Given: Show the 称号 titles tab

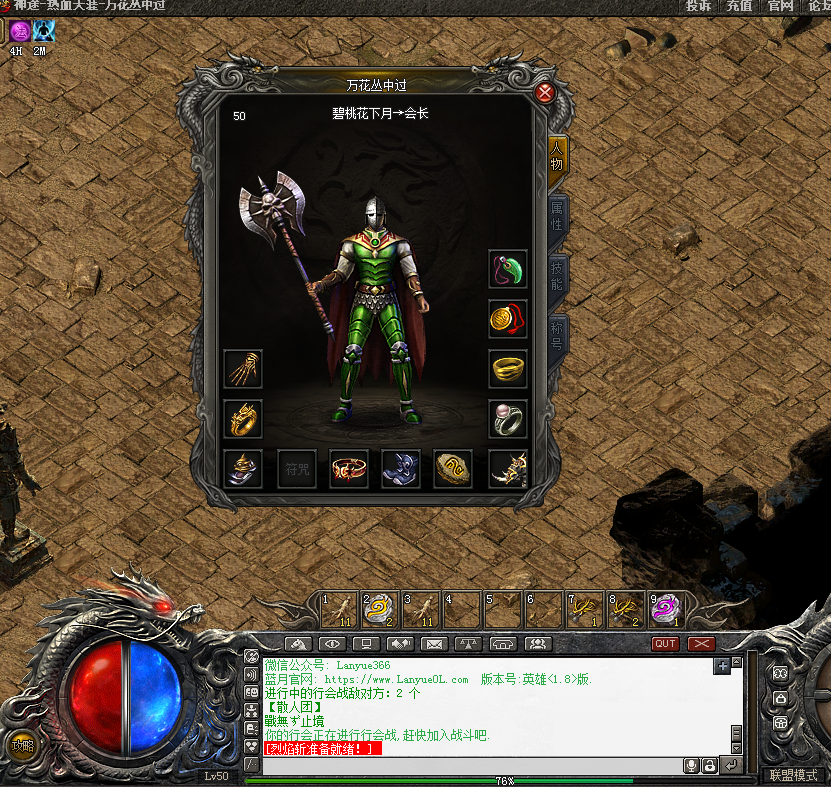Looking at the screenshot, I should click(558, 332).
